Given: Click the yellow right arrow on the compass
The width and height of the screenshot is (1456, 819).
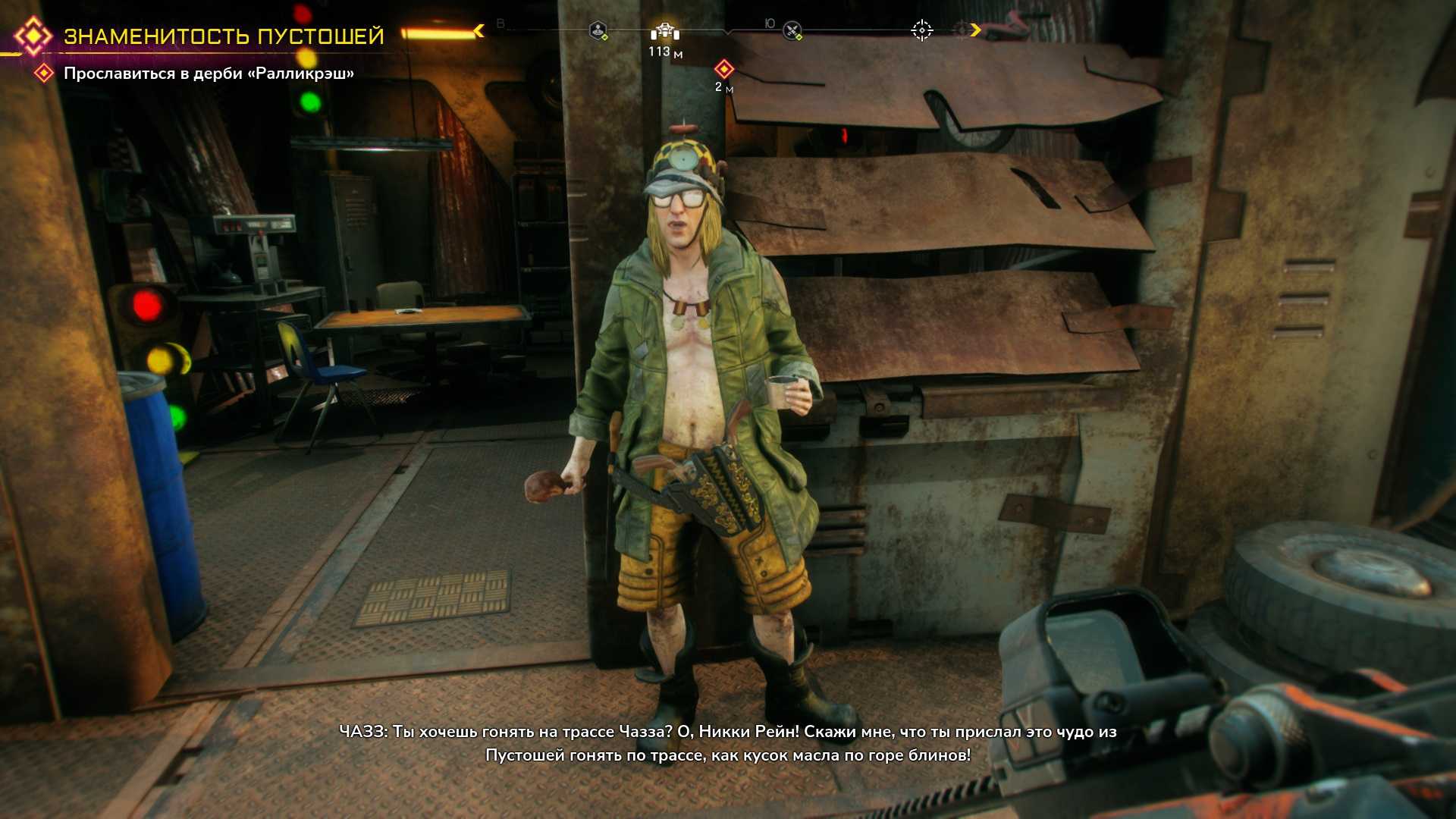Looking at the screenshot, I should pos(975,30).
